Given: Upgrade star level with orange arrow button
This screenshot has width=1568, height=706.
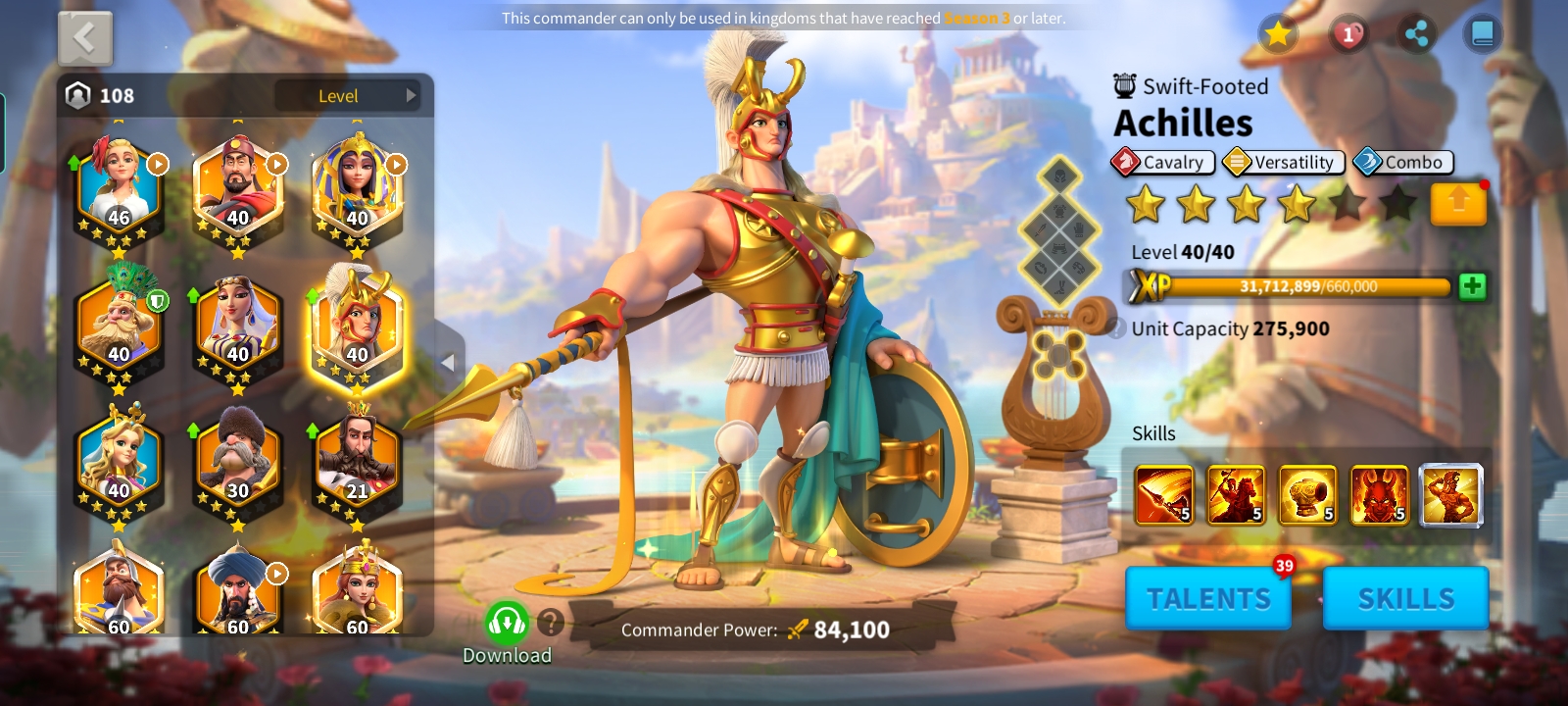Looking at the screenshot, I should coord(1457,203).
